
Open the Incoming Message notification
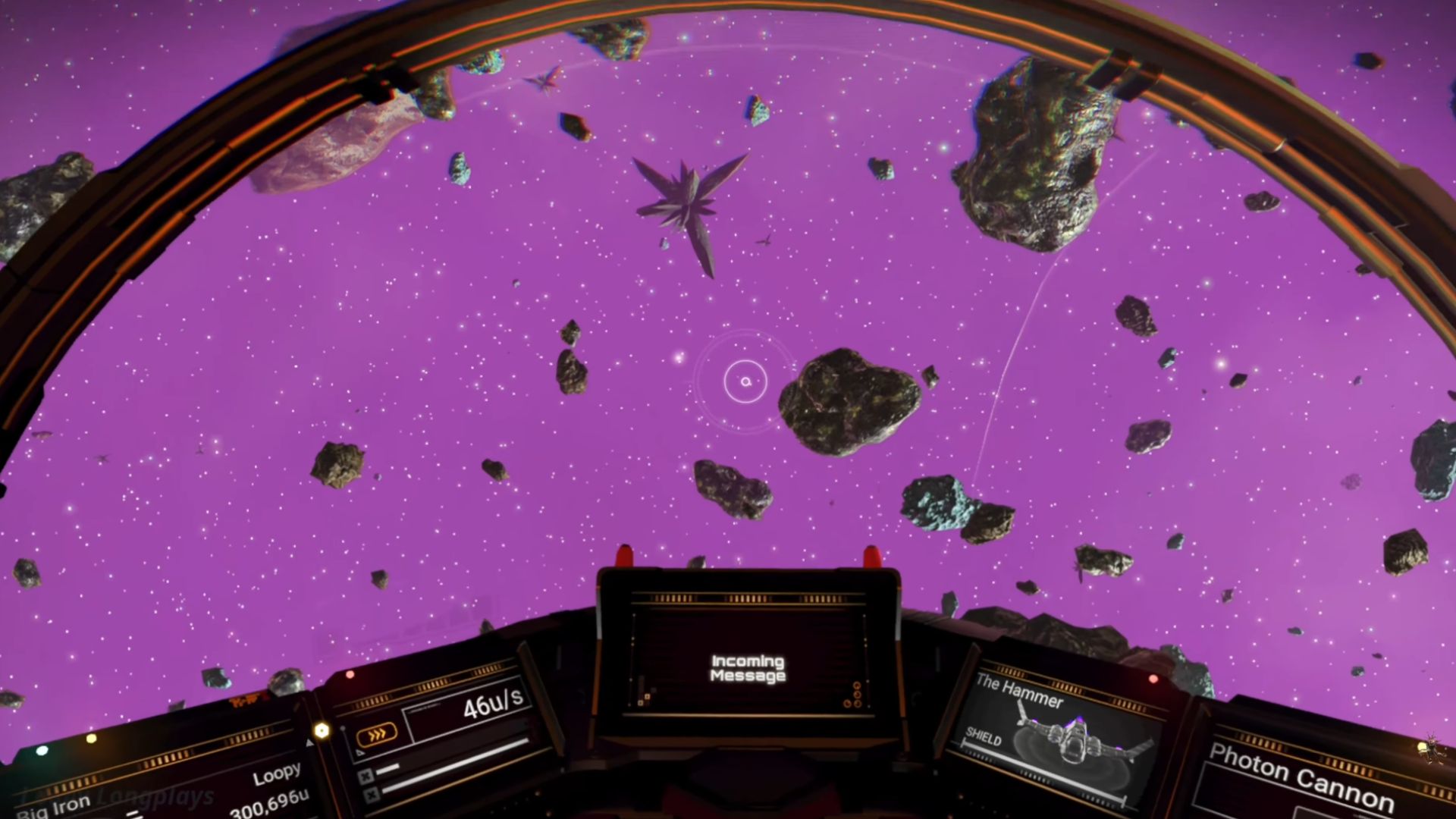tap(747, 670)
